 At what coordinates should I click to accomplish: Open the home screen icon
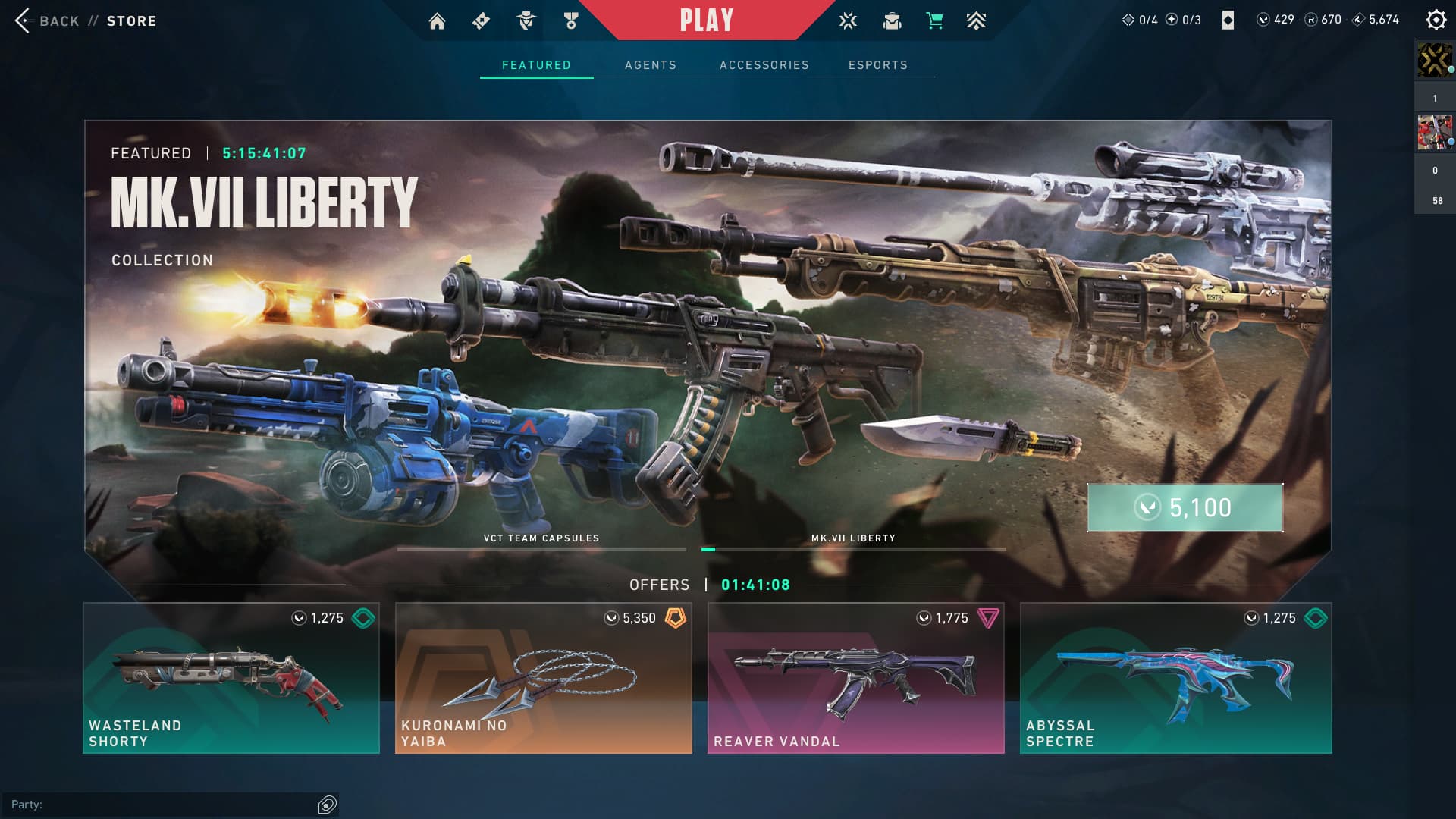(x=437, y=21)
